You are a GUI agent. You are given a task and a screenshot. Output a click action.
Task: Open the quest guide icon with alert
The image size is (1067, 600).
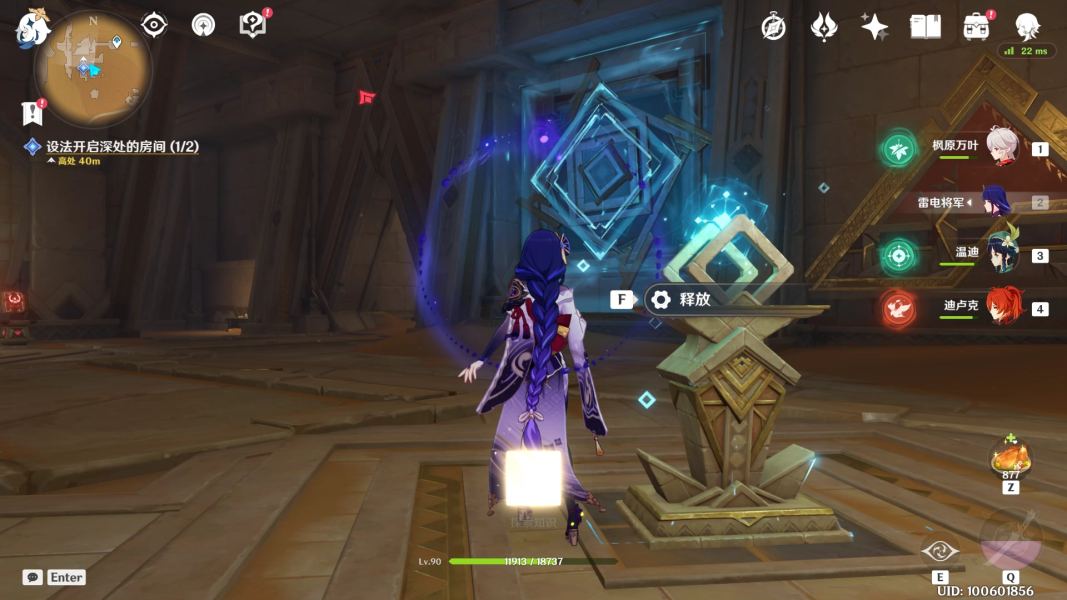(x=254, y=25)
